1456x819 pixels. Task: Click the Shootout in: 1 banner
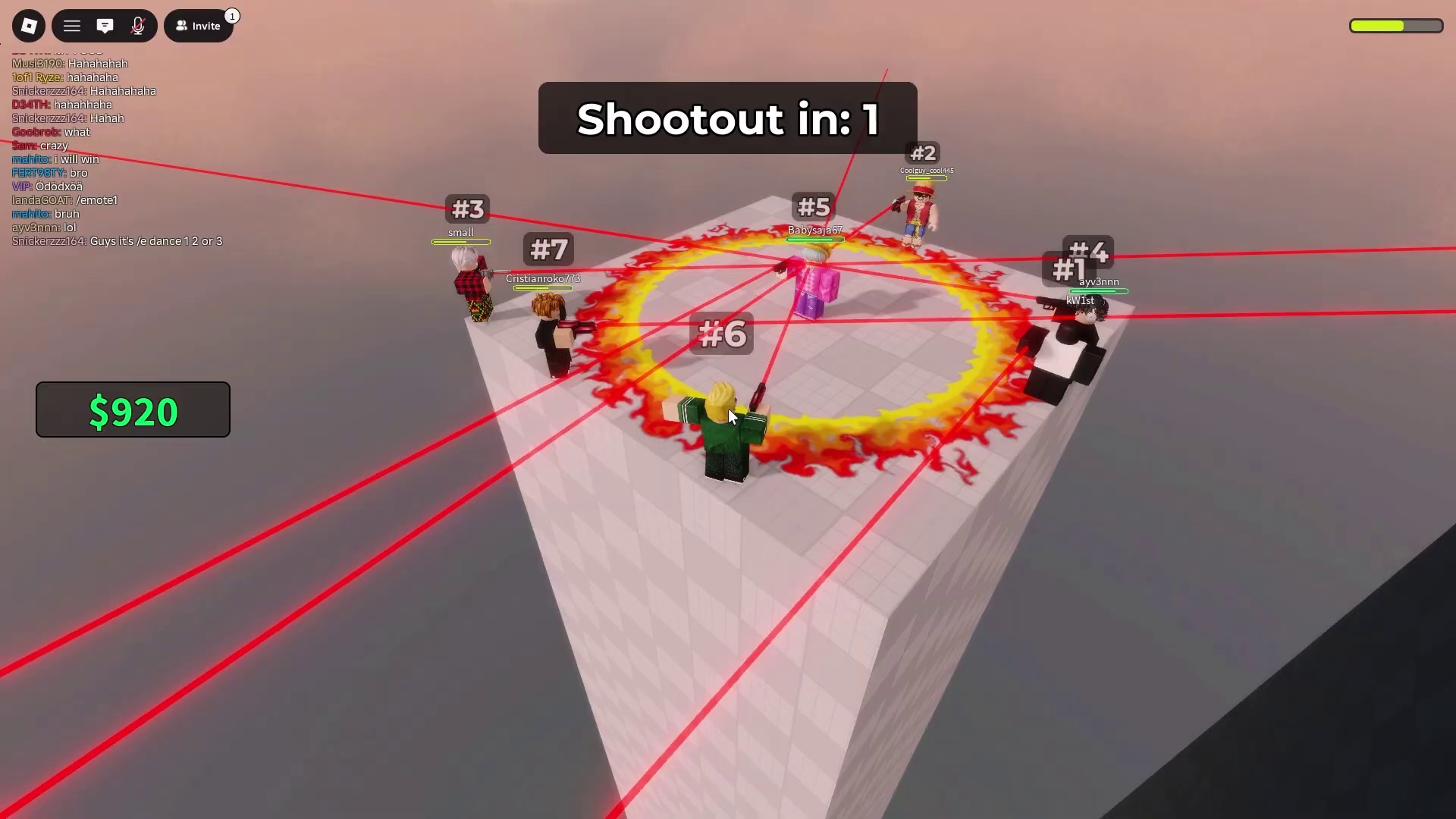727,119
